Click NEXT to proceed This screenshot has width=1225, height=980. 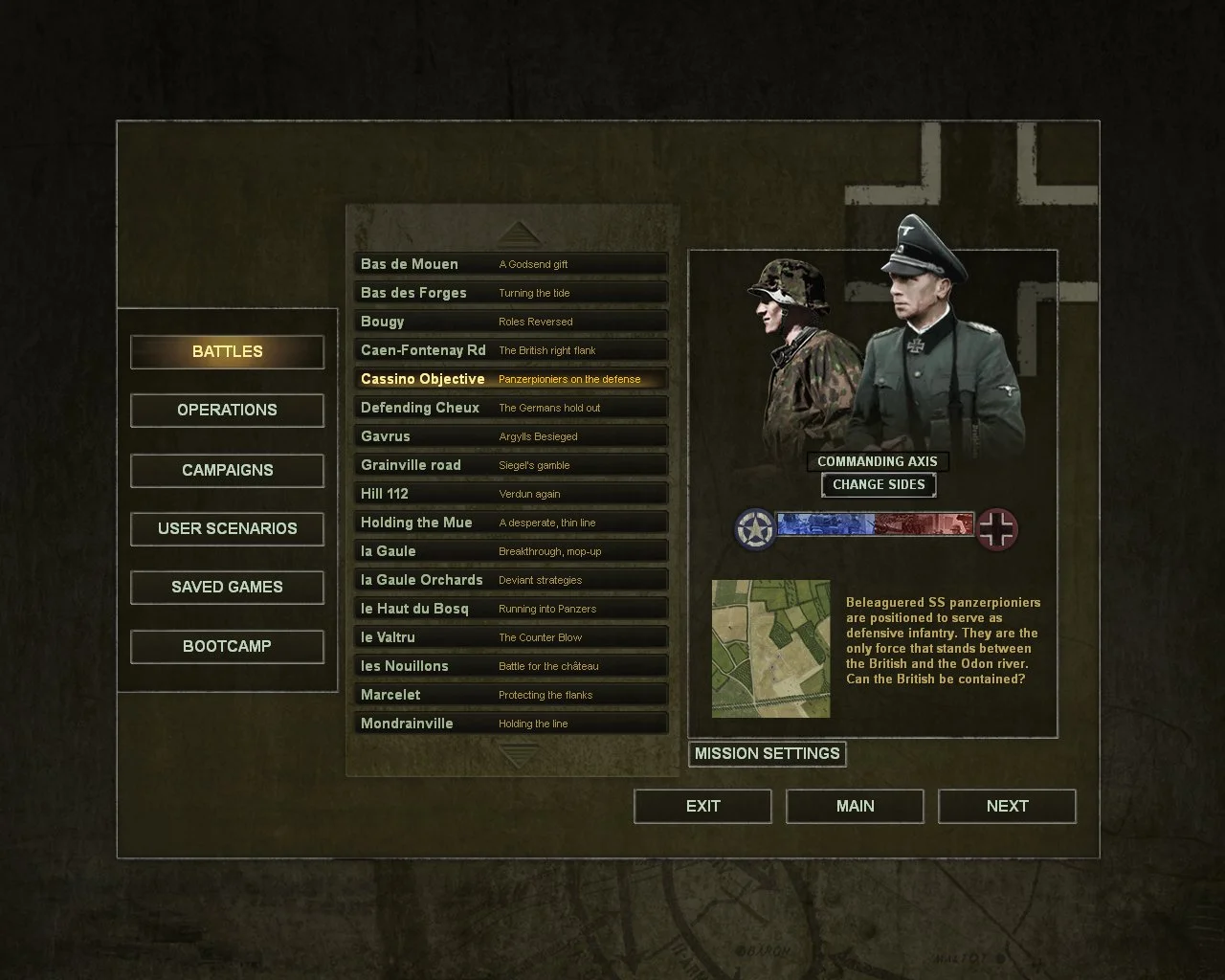1006,806
